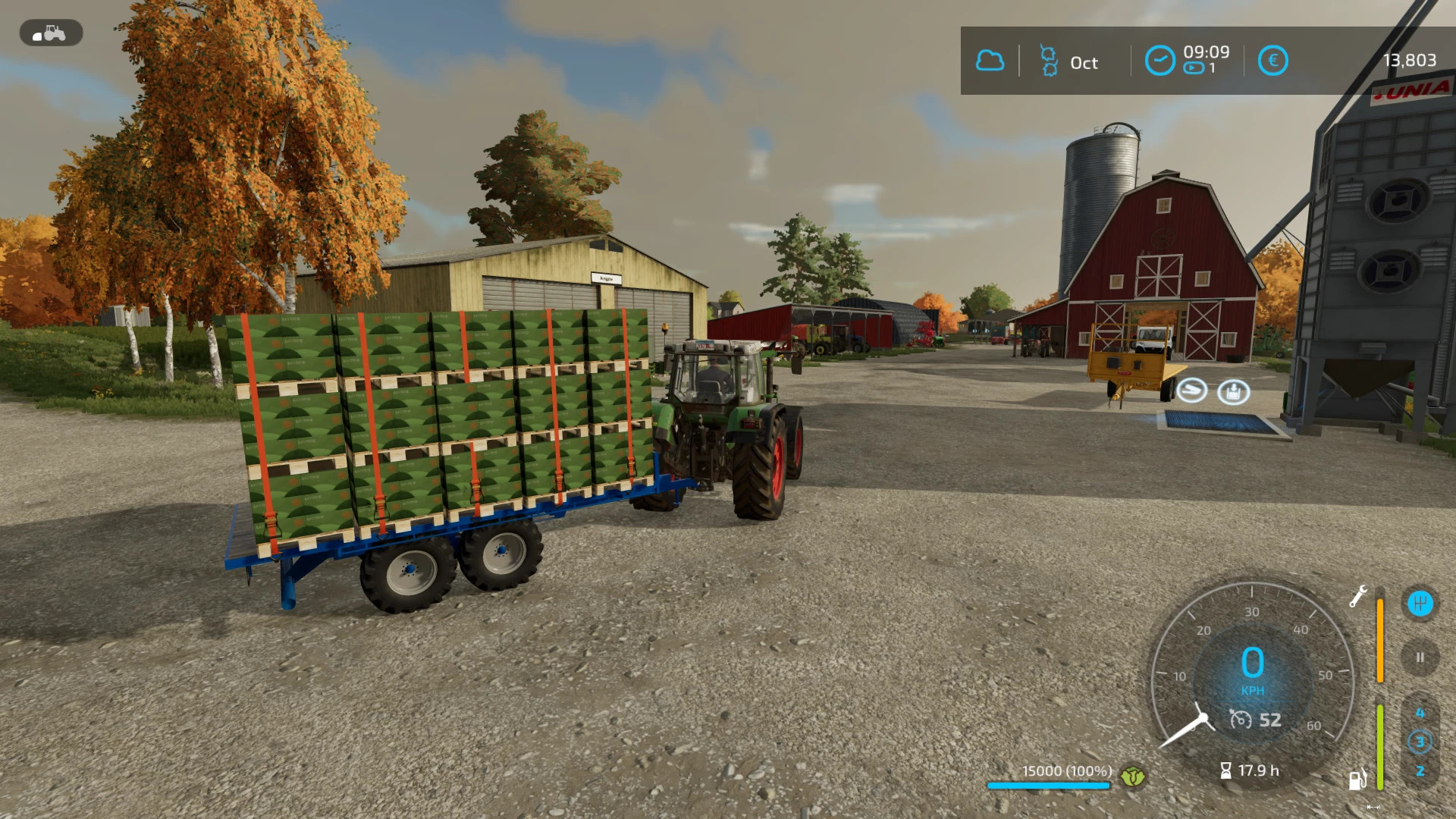This screenshot has width=1456, height=819.
Task: Toggle the handbrake II indicator
Action: point(1420,657)
